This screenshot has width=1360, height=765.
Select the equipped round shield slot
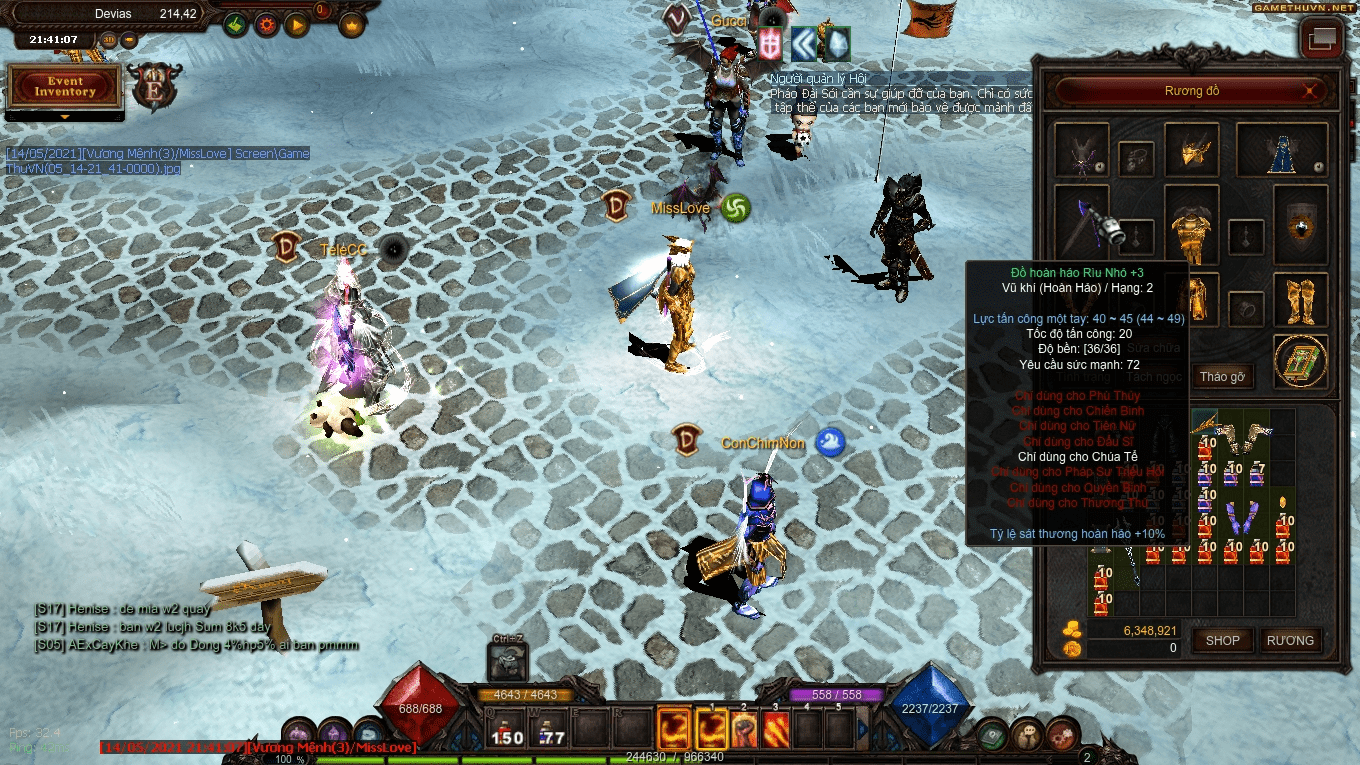[1301, 225]
